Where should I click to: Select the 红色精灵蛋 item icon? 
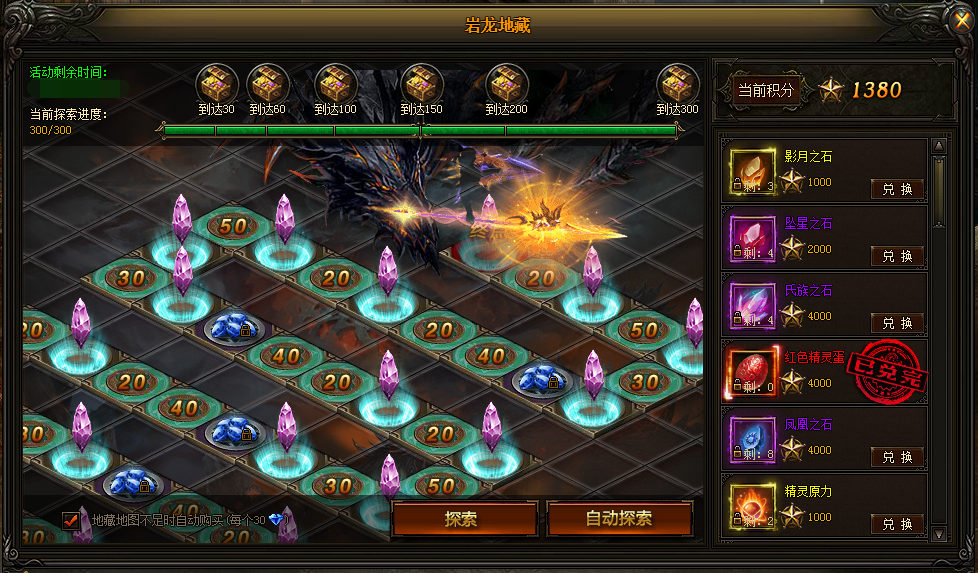[x=751, y=371]
